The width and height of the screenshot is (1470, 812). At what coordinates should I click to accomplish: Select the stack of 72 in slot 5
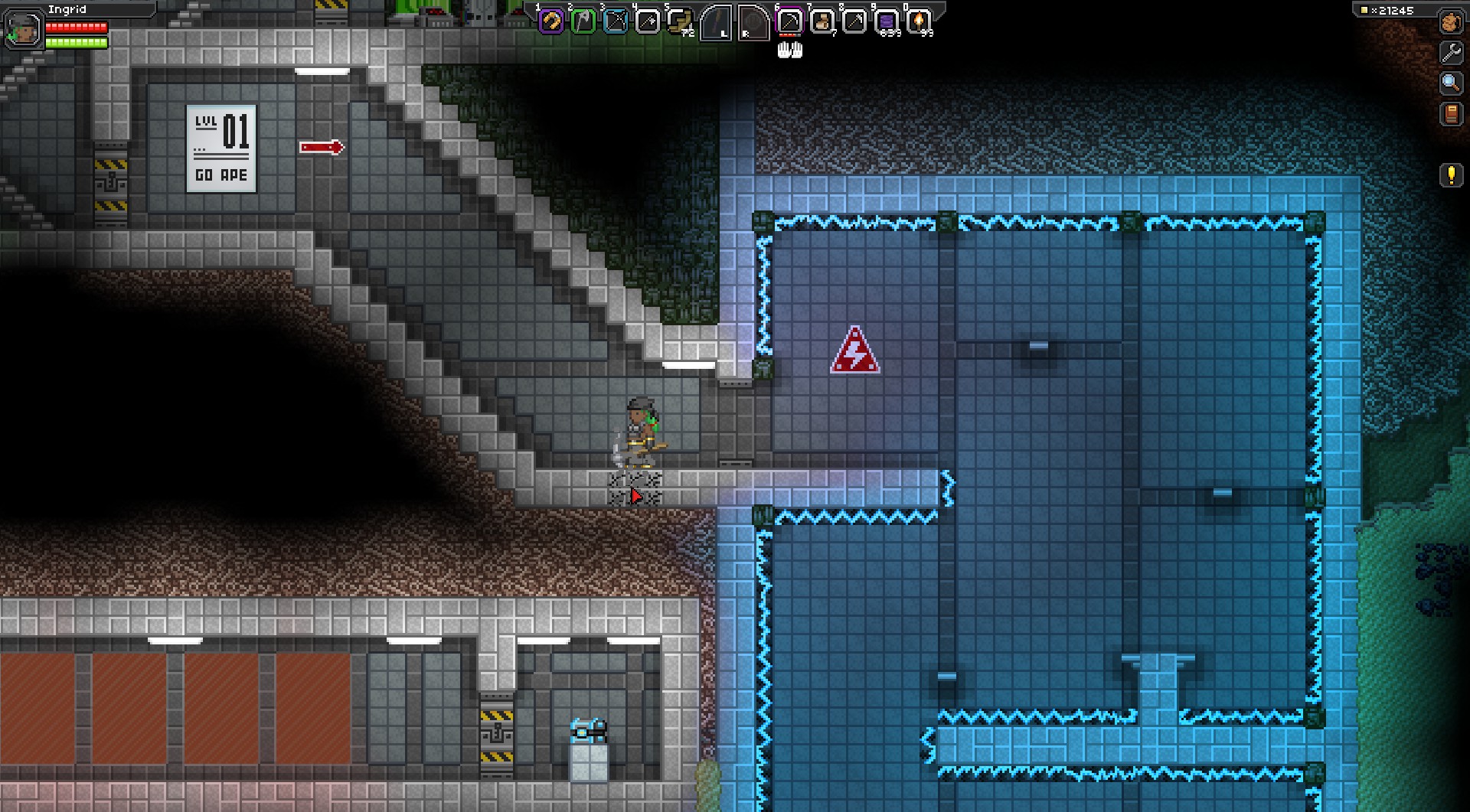[680, 22]
